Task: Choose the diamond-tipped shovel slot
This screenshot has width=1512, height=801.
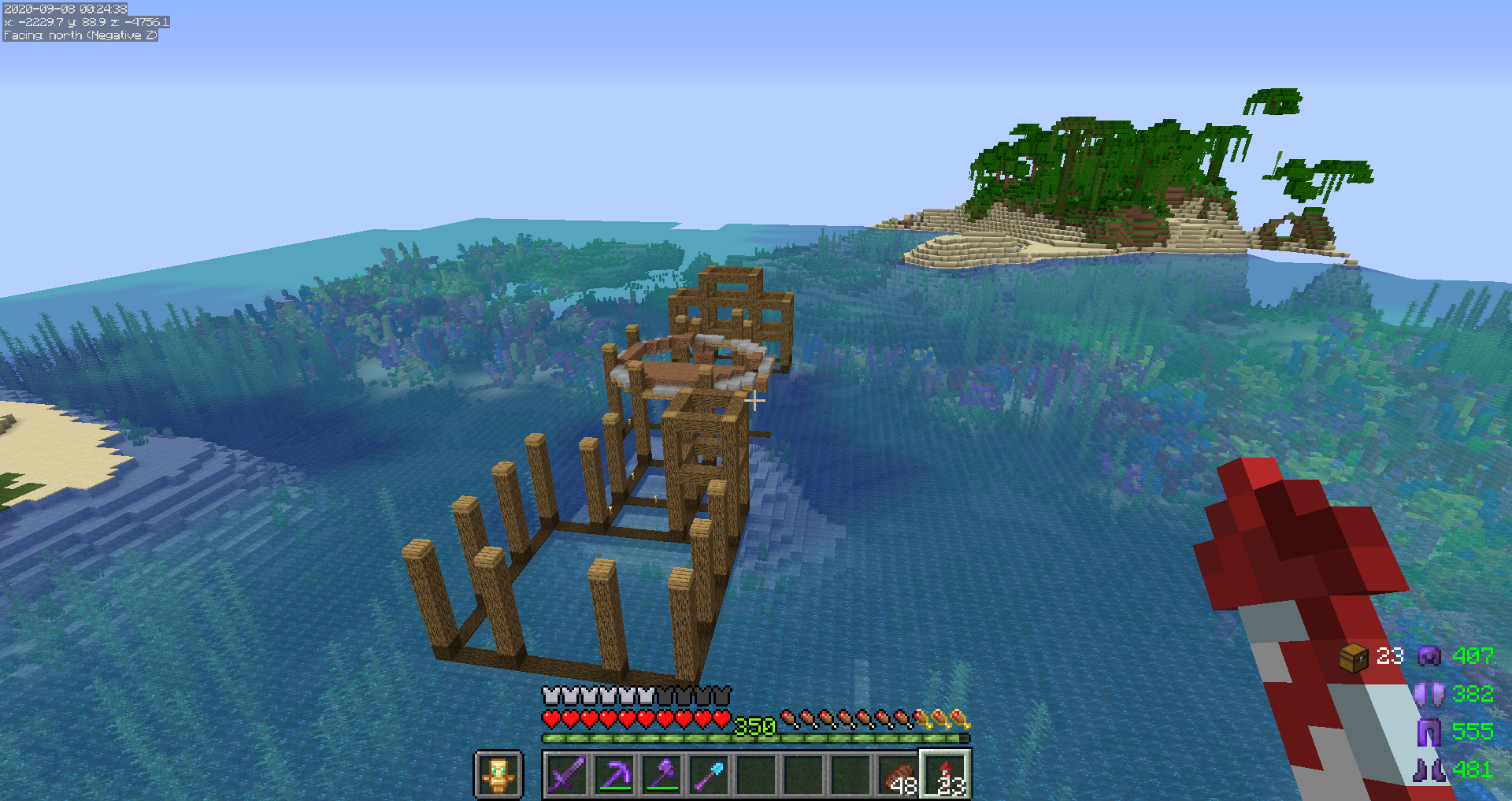Action: pyautogui.click(x=709, y=774)
